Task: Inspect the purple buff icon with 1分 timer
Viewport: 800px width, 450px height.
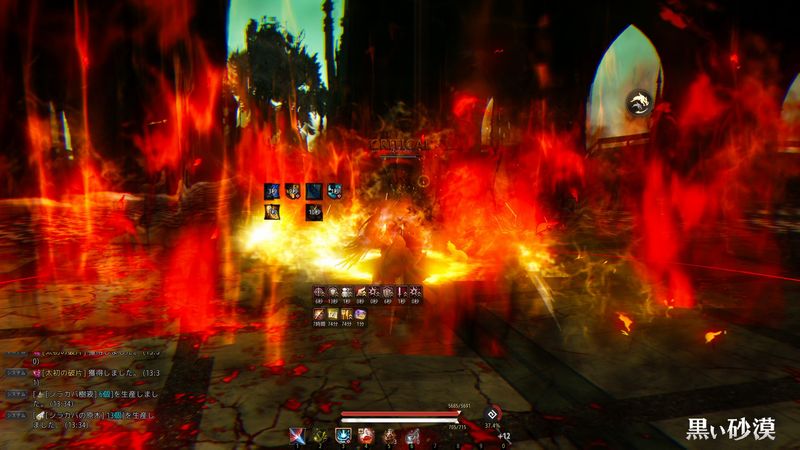Action: pos(360,314)
